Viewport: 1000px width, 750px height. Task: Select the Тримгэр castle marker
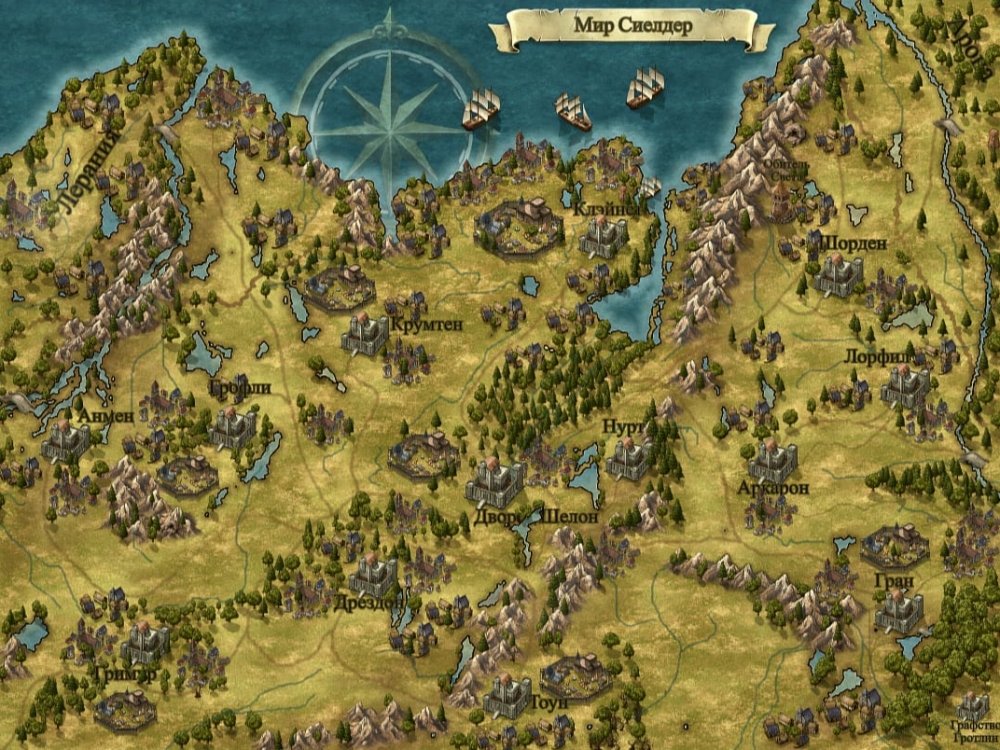tap(148, 642)
